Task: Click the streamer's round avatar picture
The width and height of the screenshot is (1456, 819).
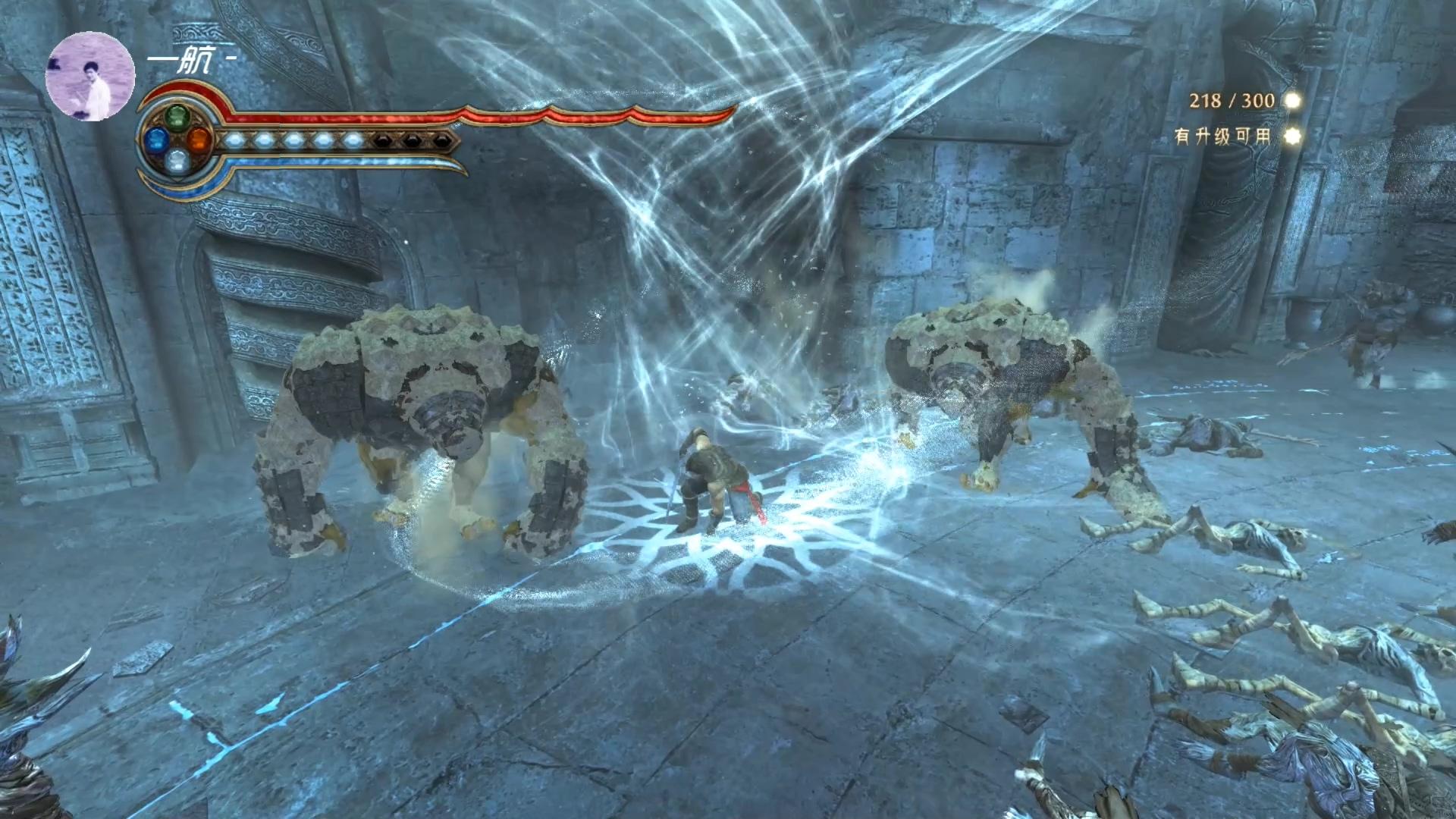Action: coord(90,77)
